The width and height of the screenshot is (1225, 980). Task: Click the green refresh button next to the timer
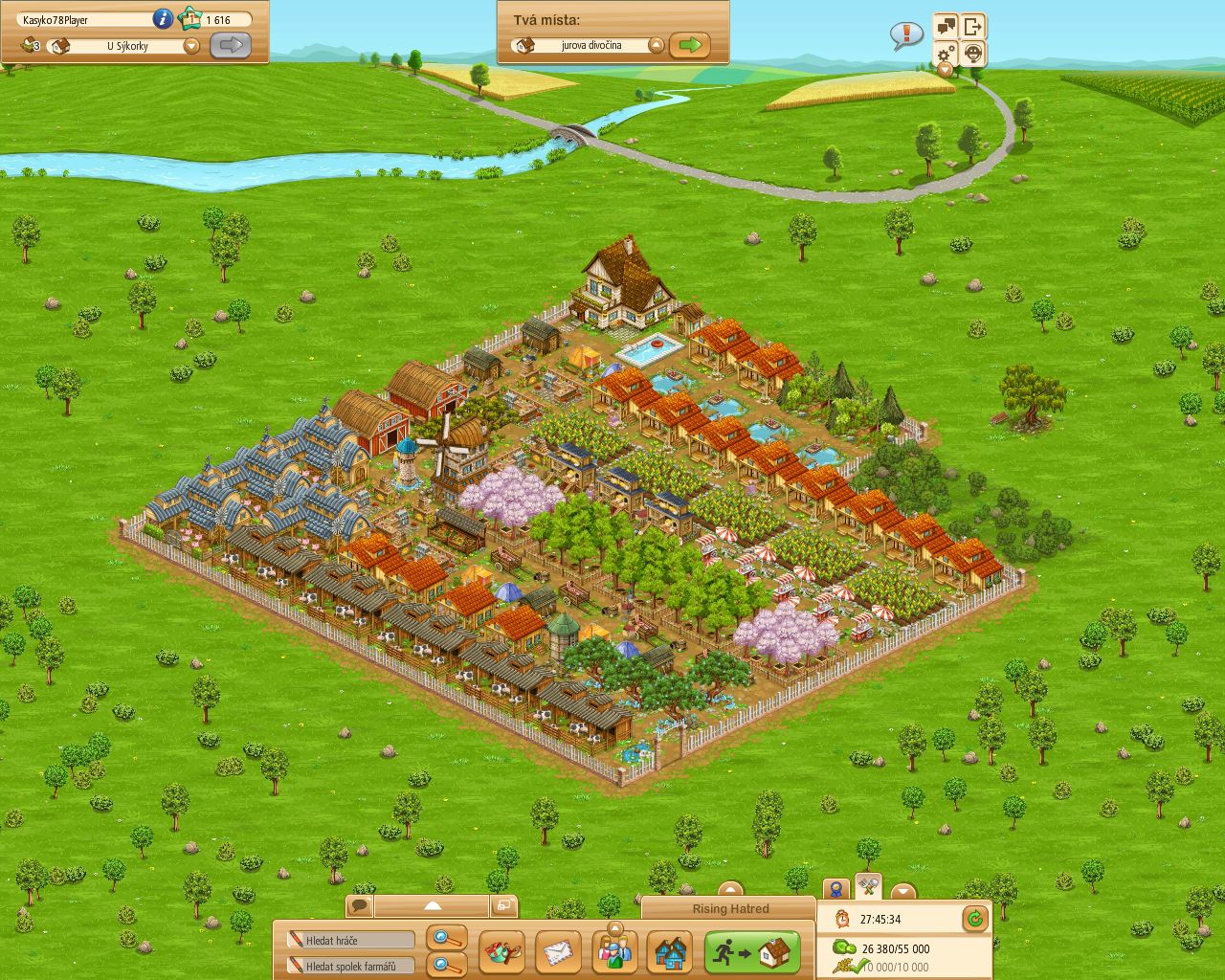(x=974, y=919)
